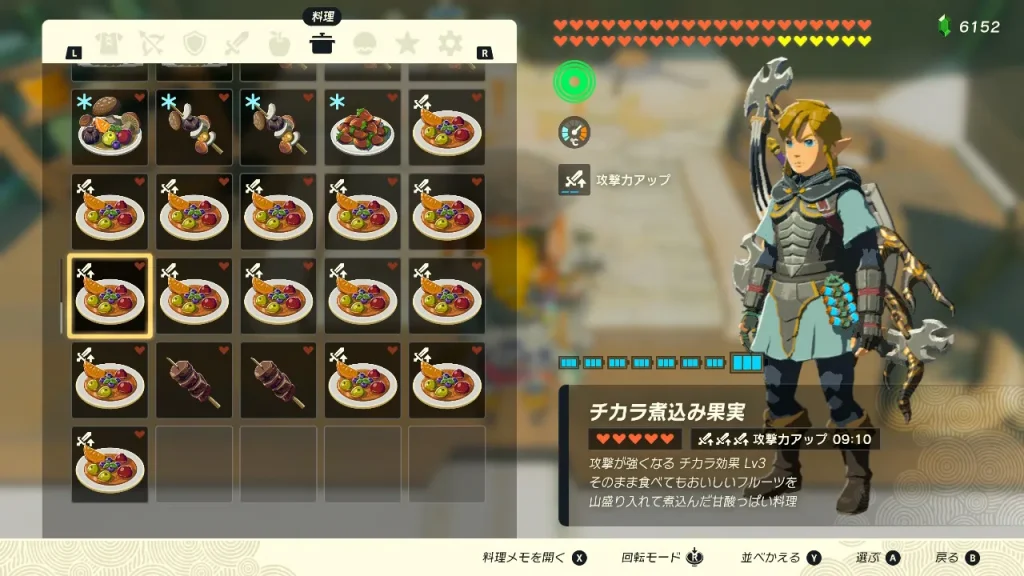Image resolution: width=1024 pixels, height=576 pixels.
Task: Select the cooking pot food tab
Action: point(322,43)
